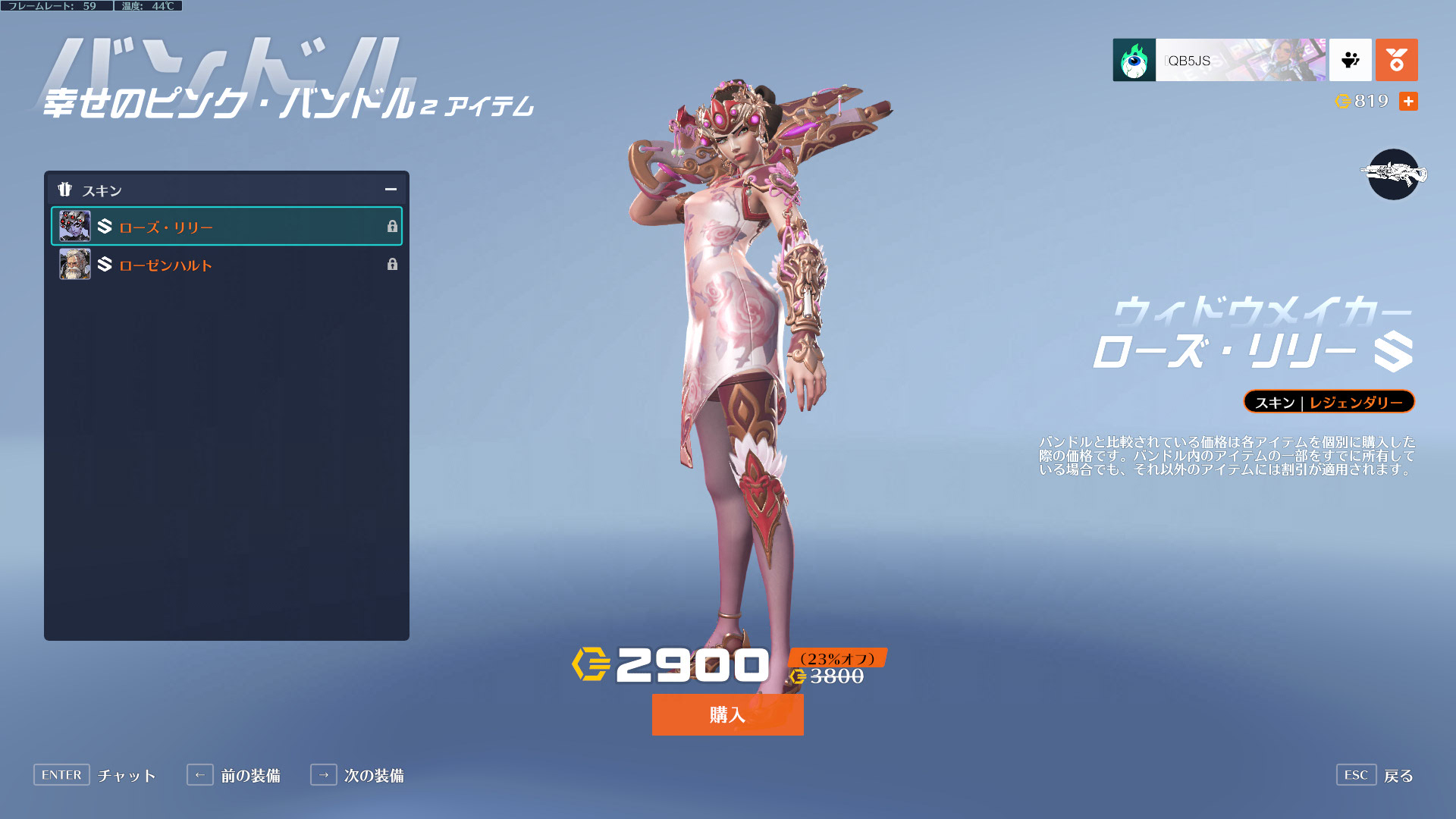This screenshot has height=819, width=1456.
Task: Select the ローズ・リリー skin row
Action: click(226, 227)
